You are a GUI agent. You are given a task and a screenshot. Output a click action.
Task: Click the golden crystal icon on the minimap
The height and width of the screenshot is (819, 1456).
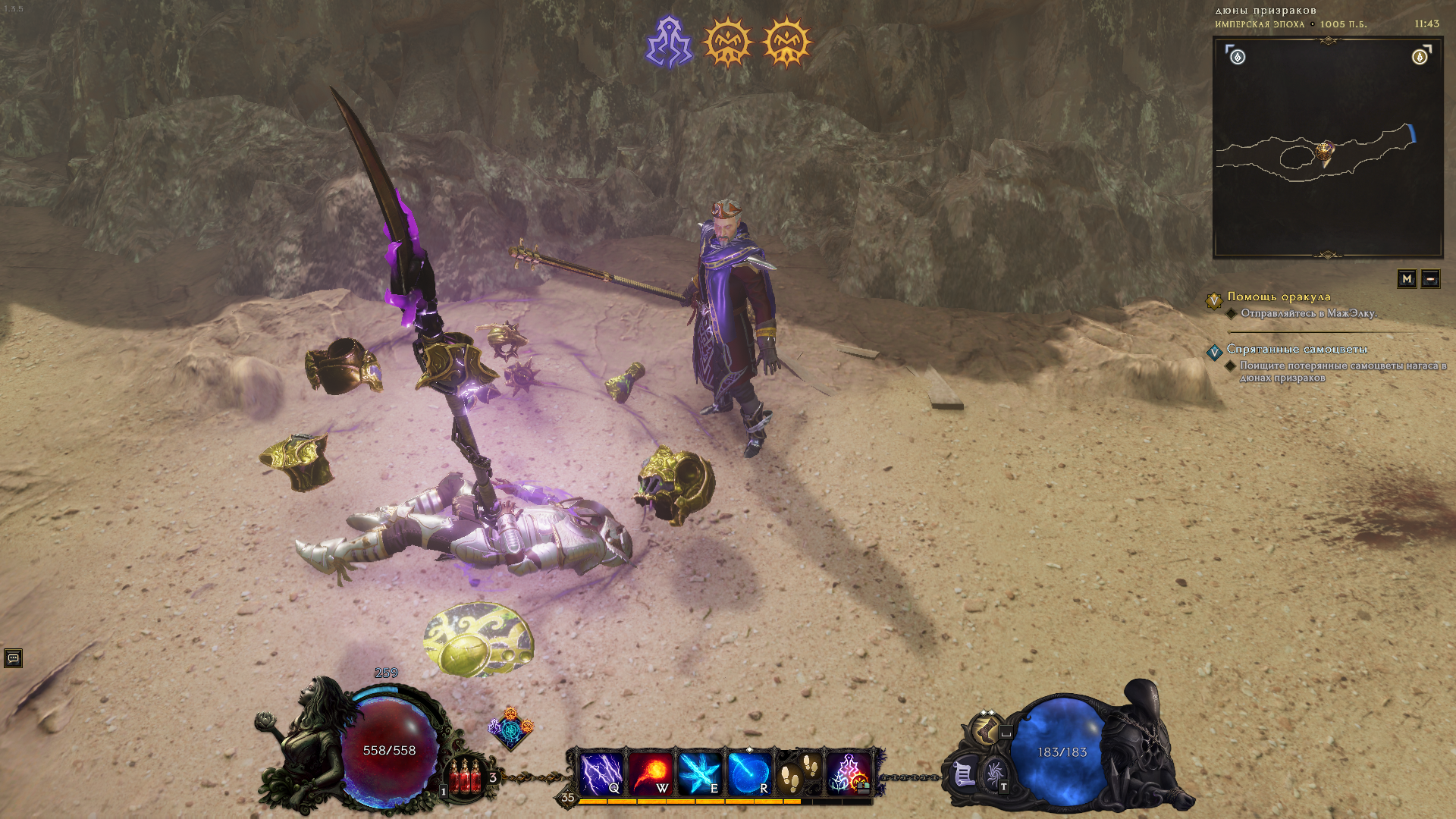(x=1420, y=57)
